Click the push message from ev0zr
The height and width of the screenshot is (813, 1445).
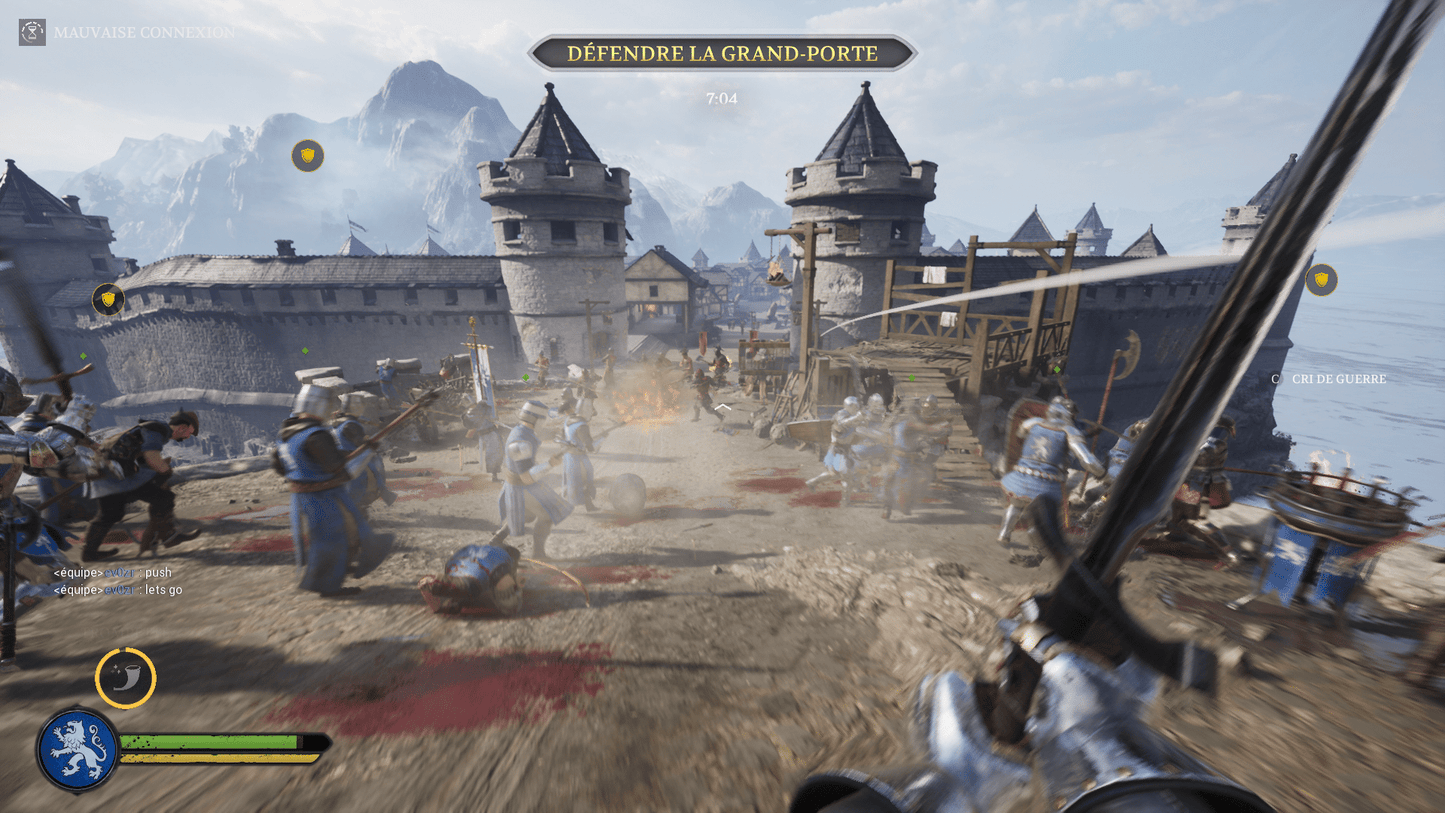pos(115,572)
